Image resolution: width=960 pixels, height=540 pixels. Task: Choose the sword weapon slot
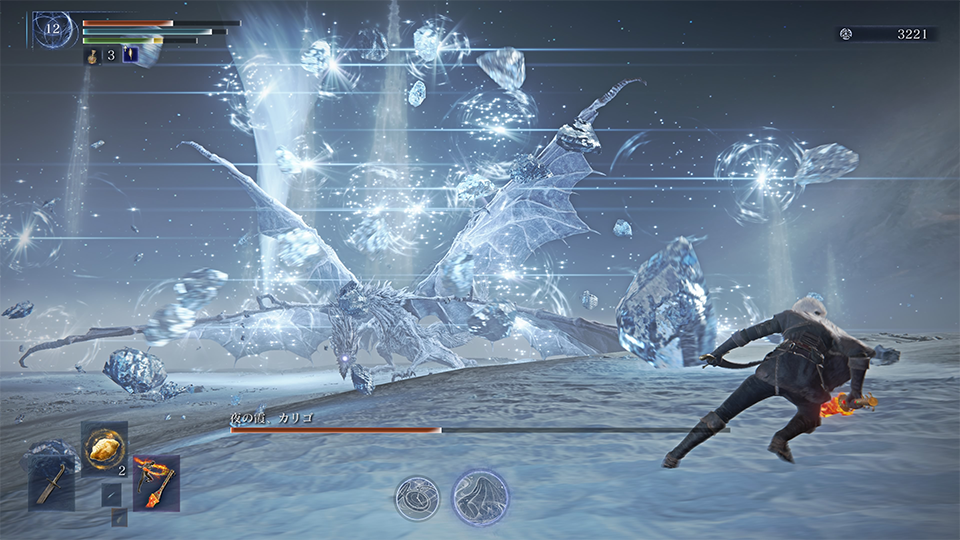(50, 484)
